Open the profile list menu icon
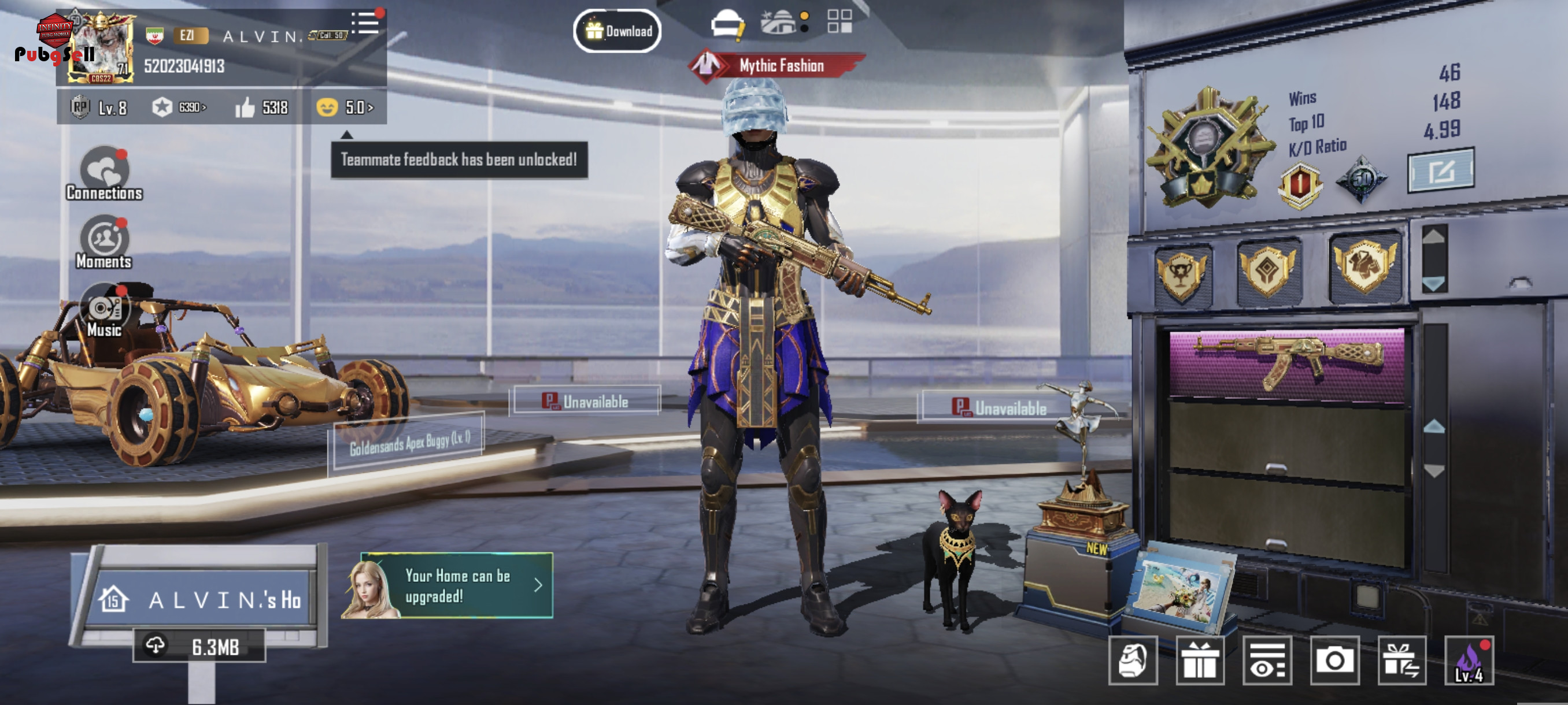The image size is (1568, 705). point(365,23)
